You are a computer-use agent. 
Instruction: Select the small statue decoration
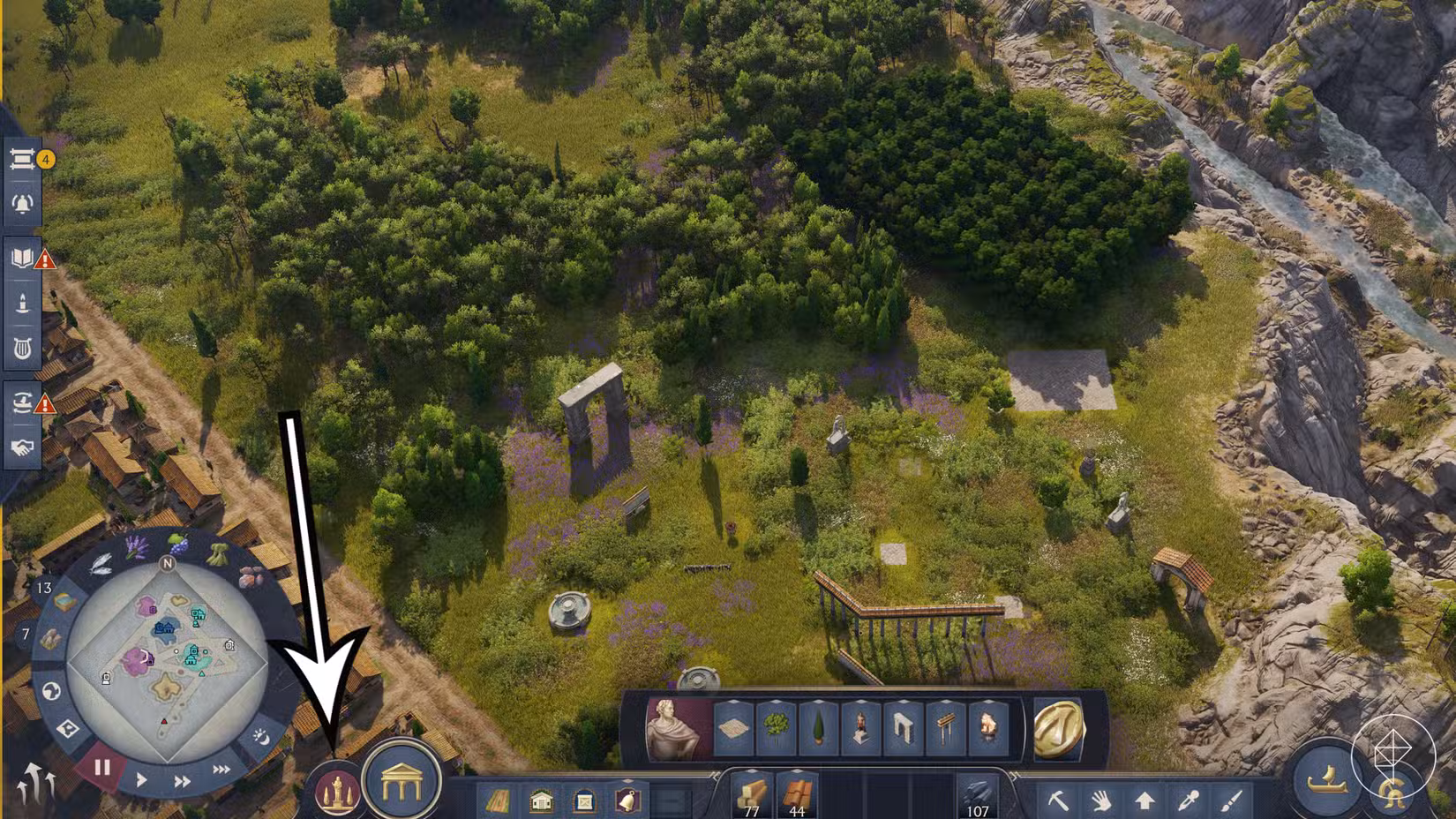pyautogui.click(x=862, y=725)
